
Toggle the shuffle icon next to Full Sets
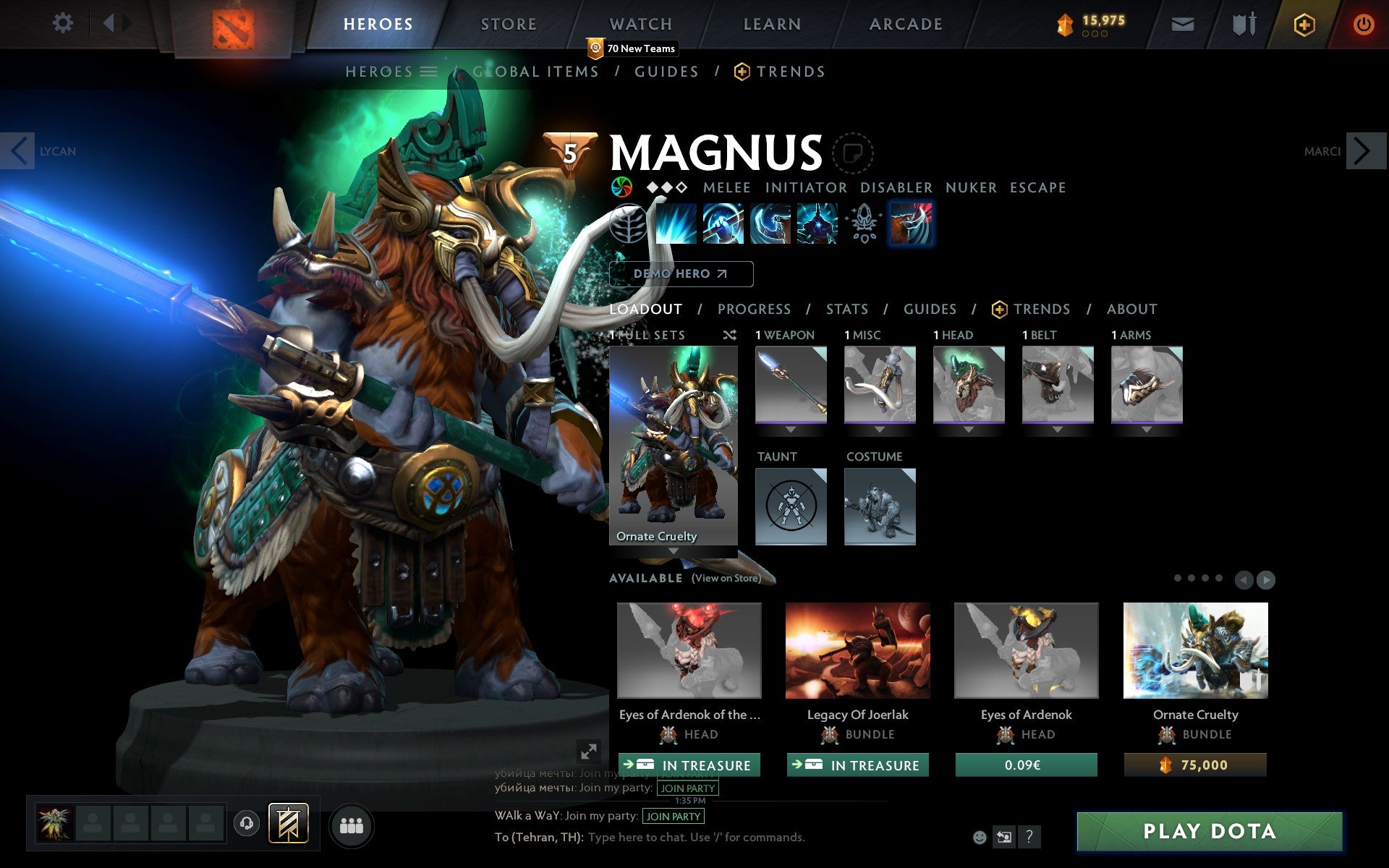(x=731, y=335)
